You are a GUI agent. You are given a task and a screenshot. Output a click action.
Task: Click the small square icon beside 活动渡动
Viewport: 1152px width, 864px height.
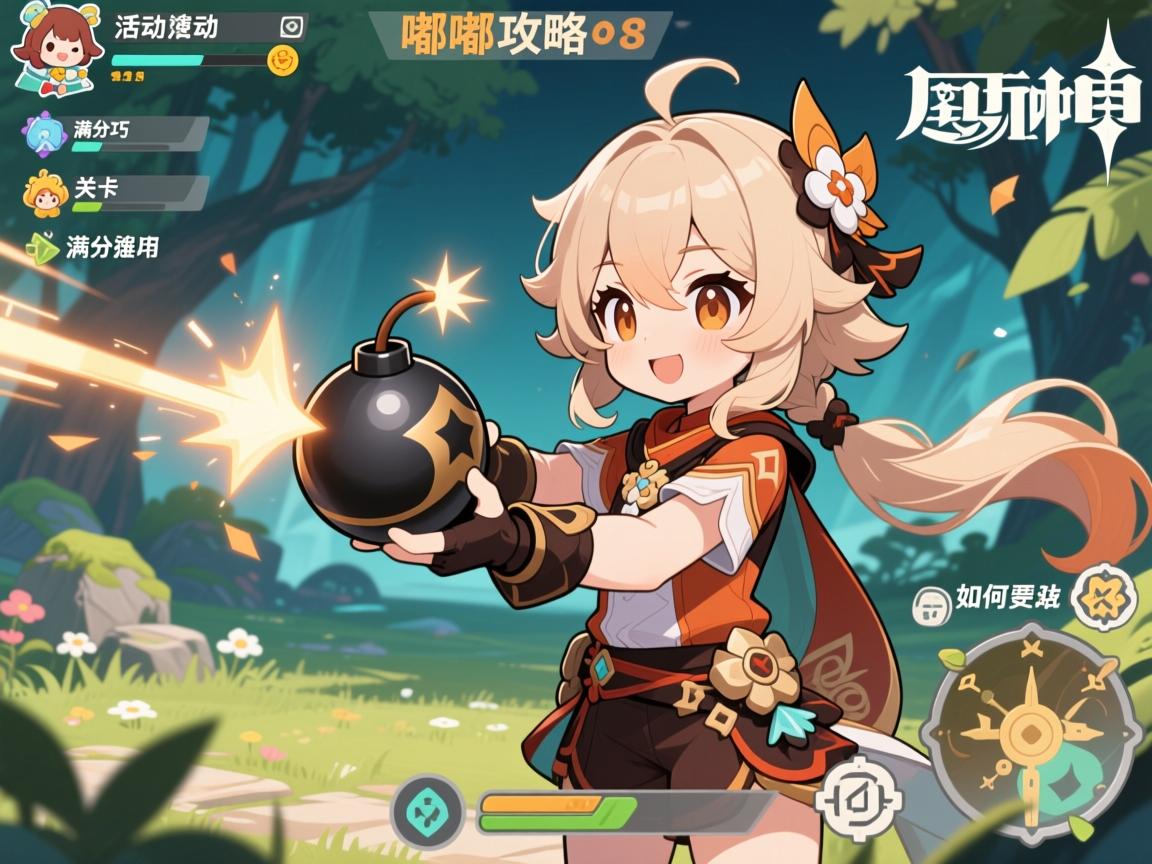click(x=292, y=26)
